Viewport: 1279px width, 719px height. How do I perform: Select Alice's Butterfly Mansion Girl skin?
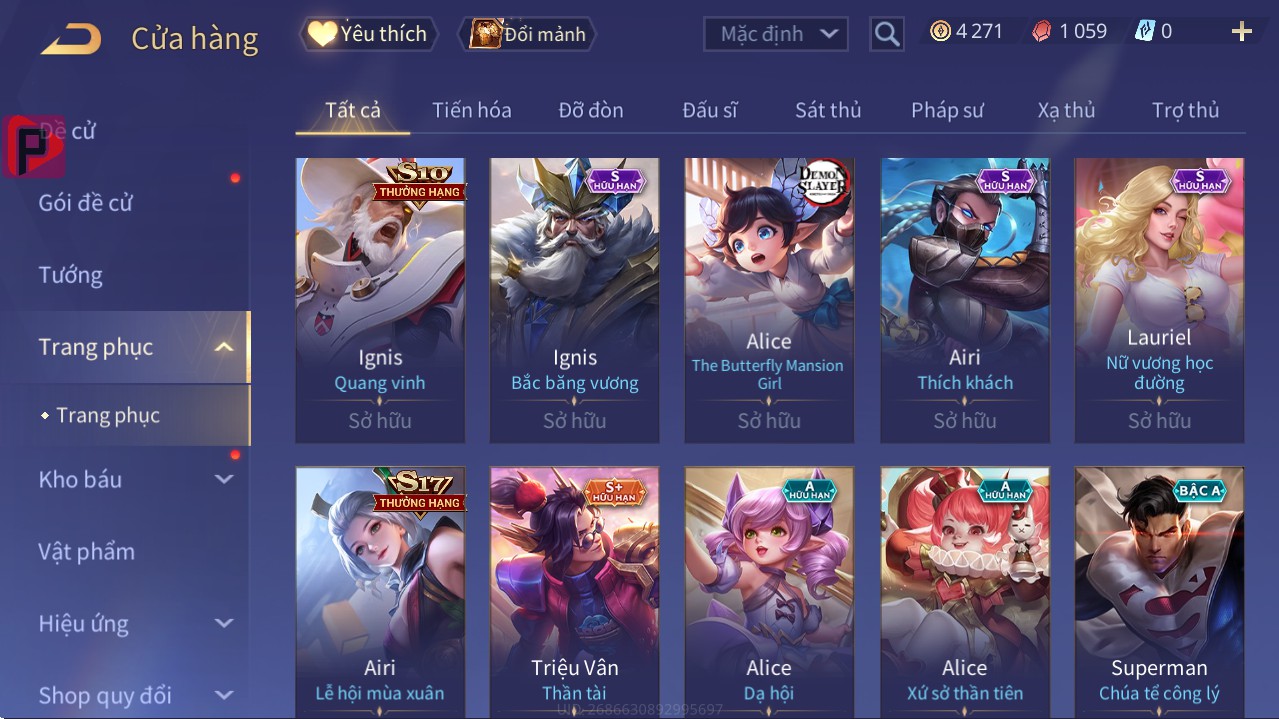[x=769, y=300]
